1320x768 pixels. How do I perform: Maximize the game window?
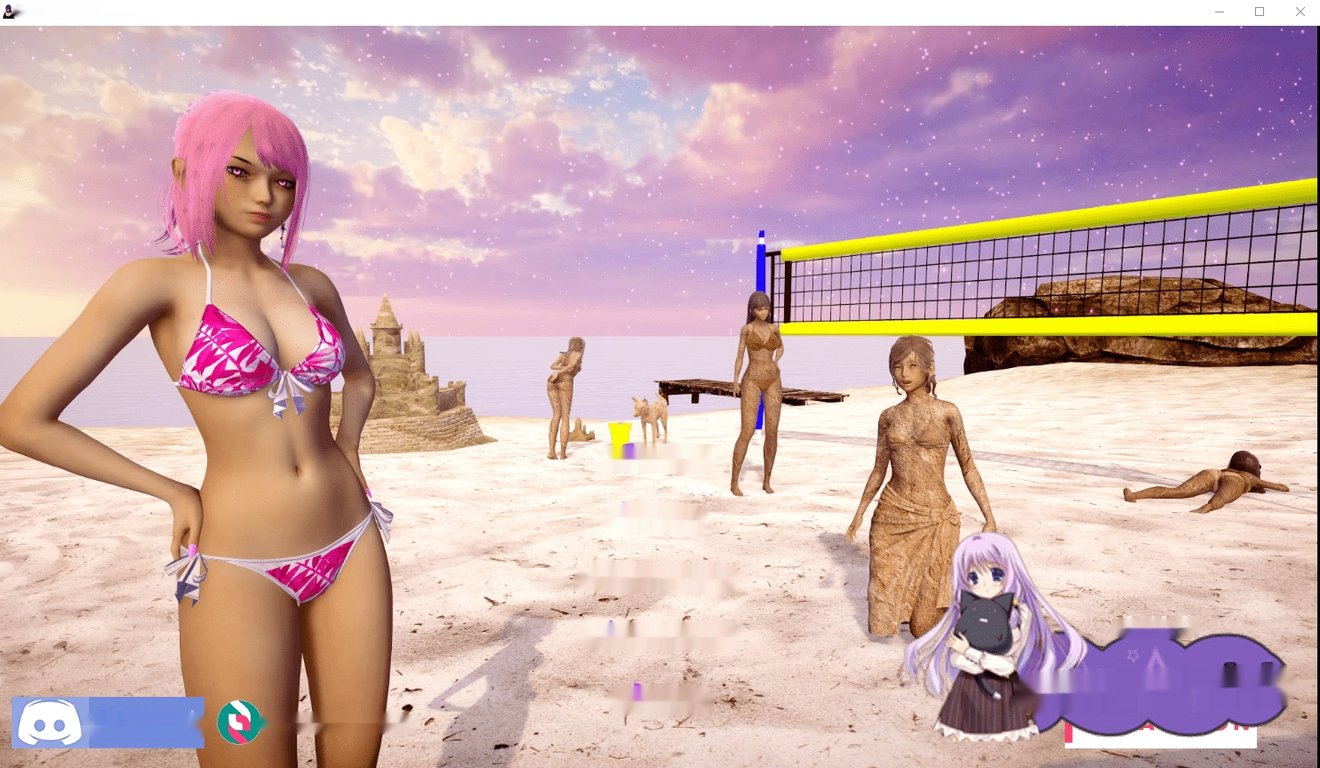pyautogui.click(x=1259, y=11)
